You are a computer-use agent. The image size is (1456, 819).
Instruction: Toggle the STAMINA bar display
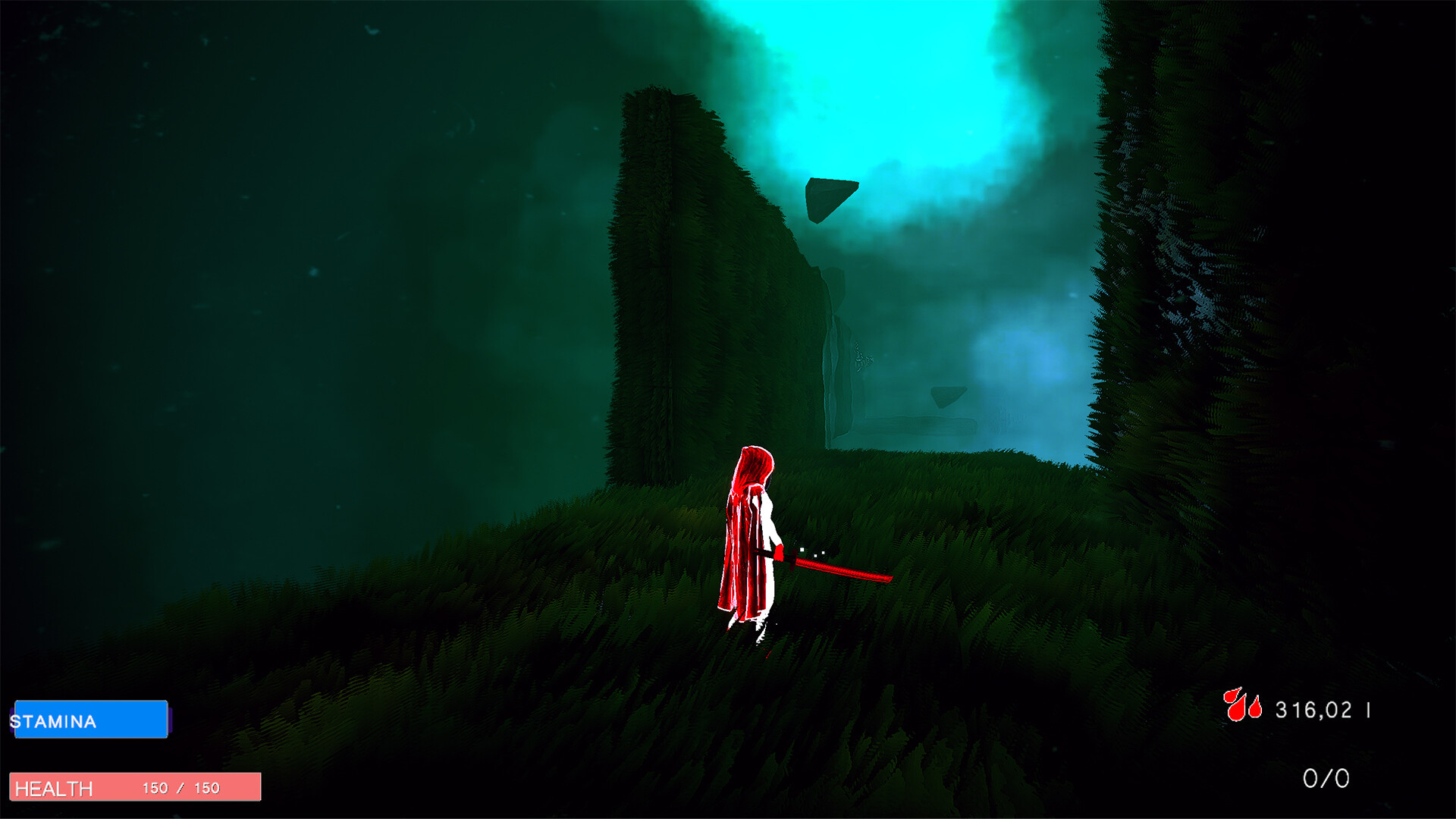[x=91, y=719]
